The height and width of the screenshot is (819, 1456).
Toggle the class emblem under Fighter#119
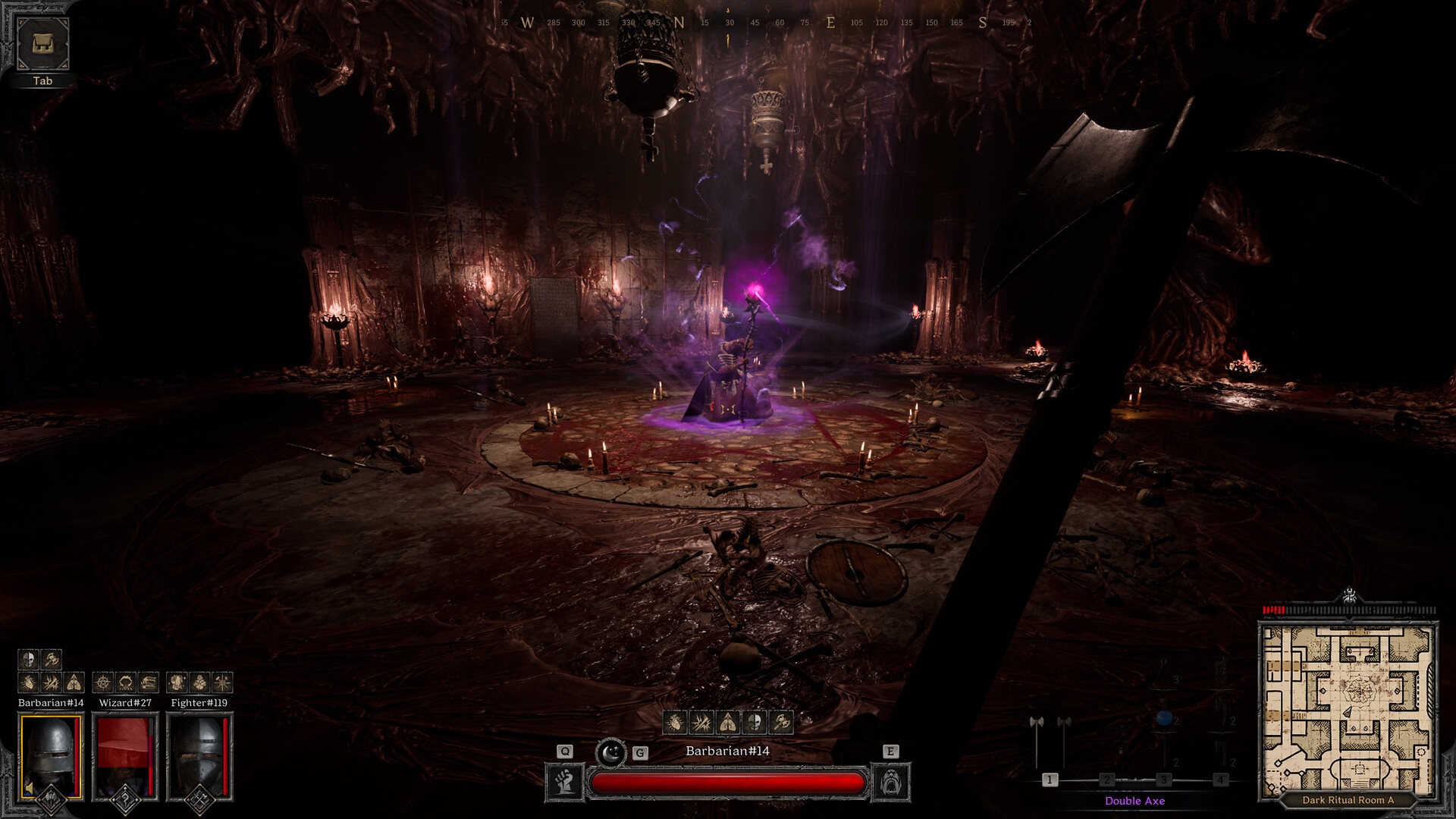pos(199,799)
